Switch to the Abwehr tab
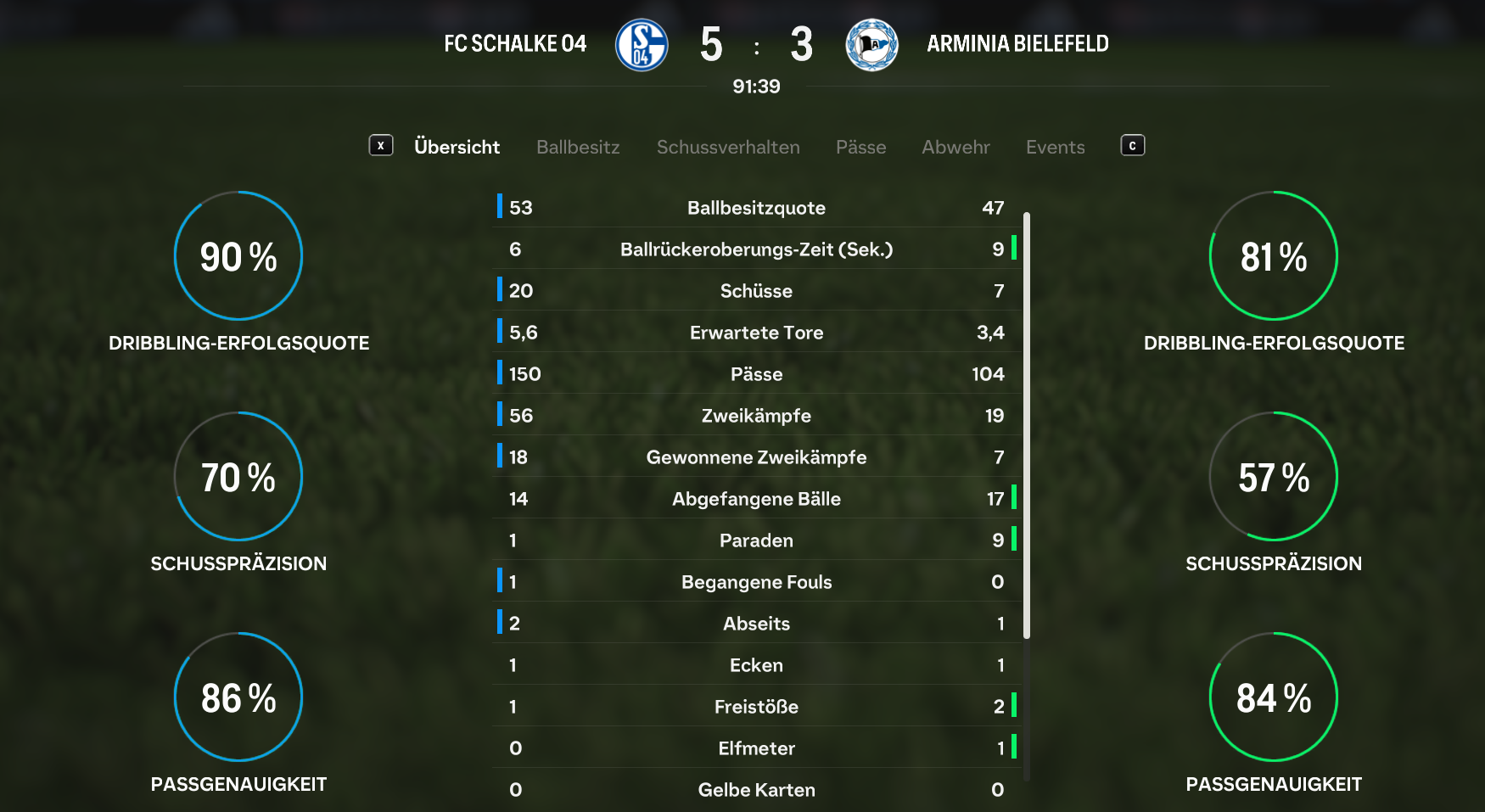The image size is (1485, 812). 955,147
